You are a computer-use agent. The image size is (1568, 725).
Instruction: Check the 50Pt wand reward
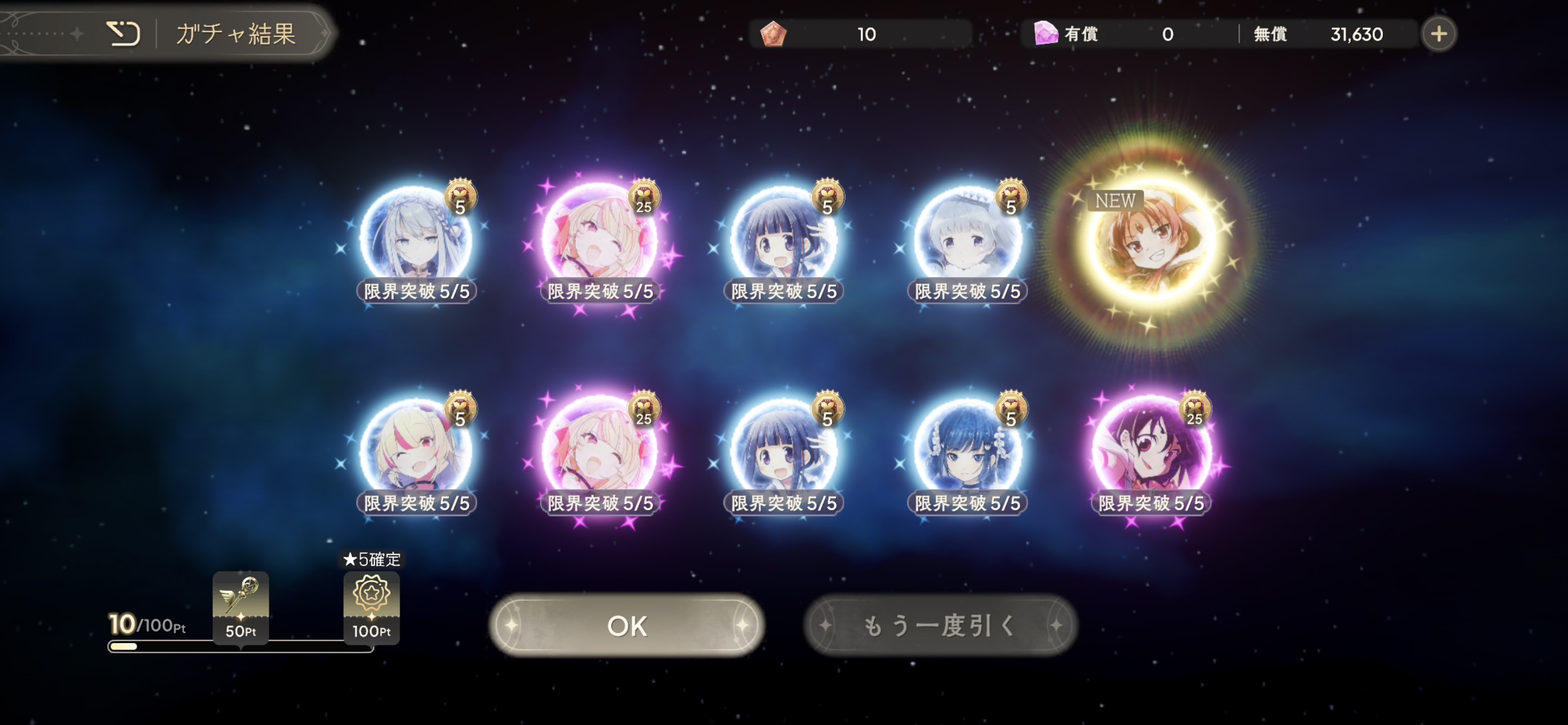pos(240,606)
